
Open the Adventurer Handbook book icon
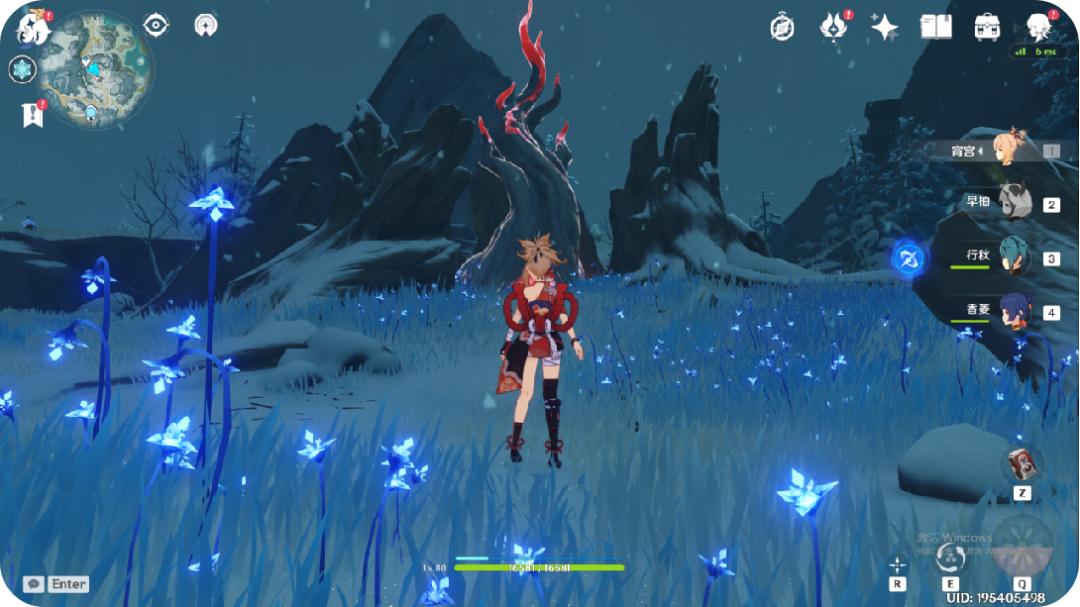(x=936, y=27)
